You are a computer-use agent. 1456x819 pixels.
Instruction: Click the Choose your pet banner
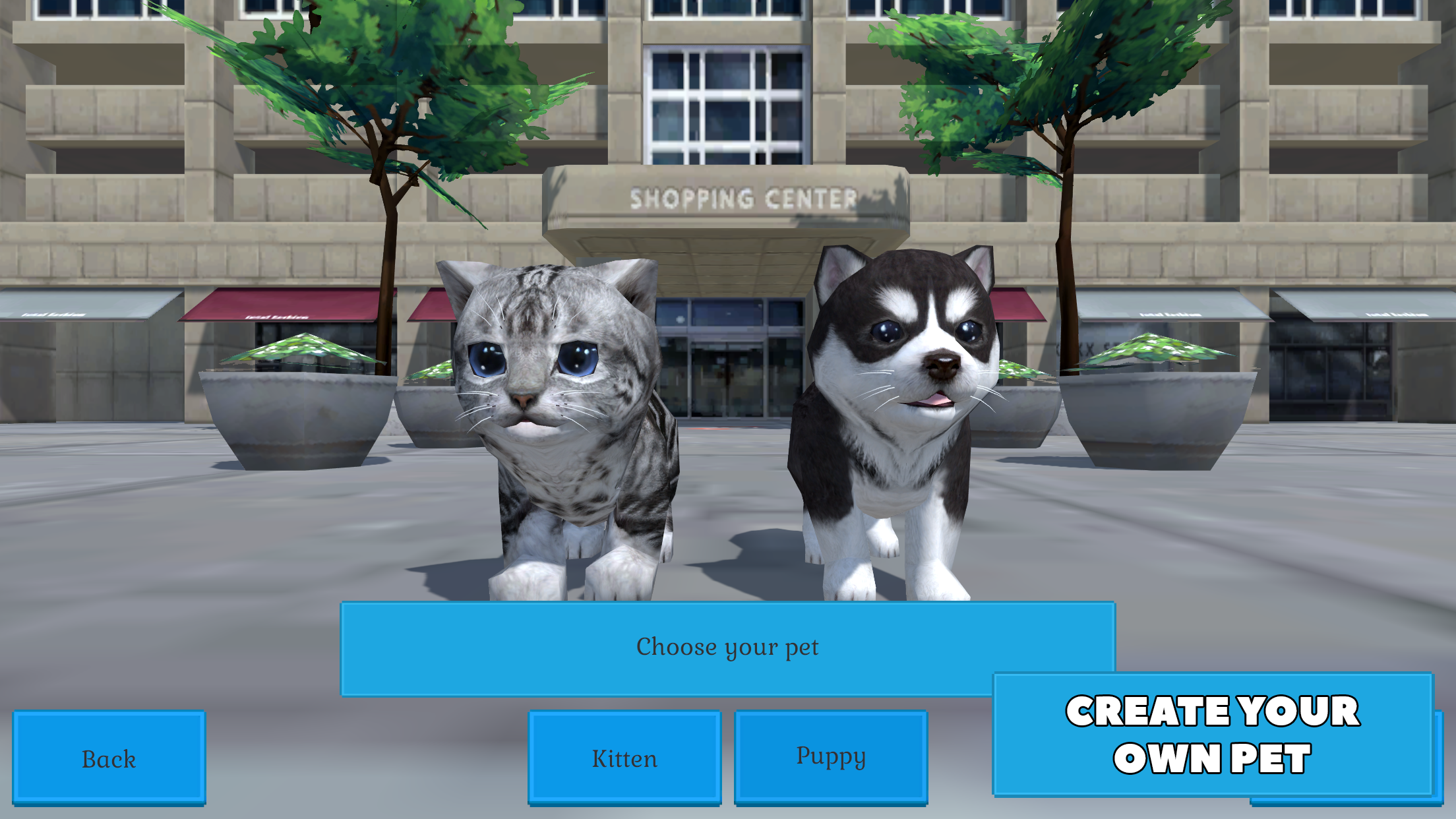727,647
